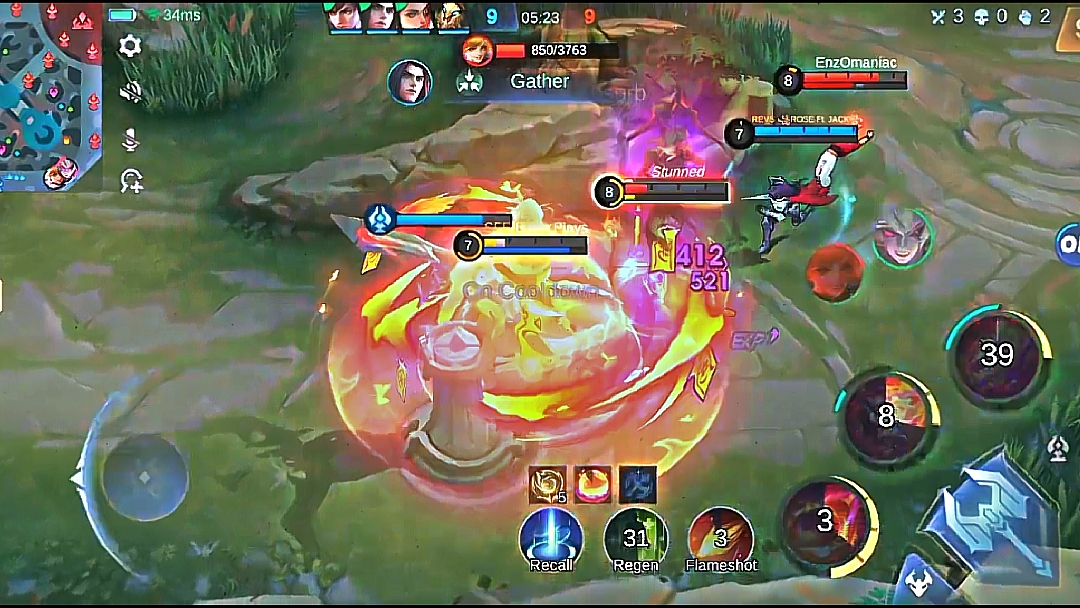Viewport: 1080px width, 608px height.
Task: Use the Regen ability
Action: 636,540
